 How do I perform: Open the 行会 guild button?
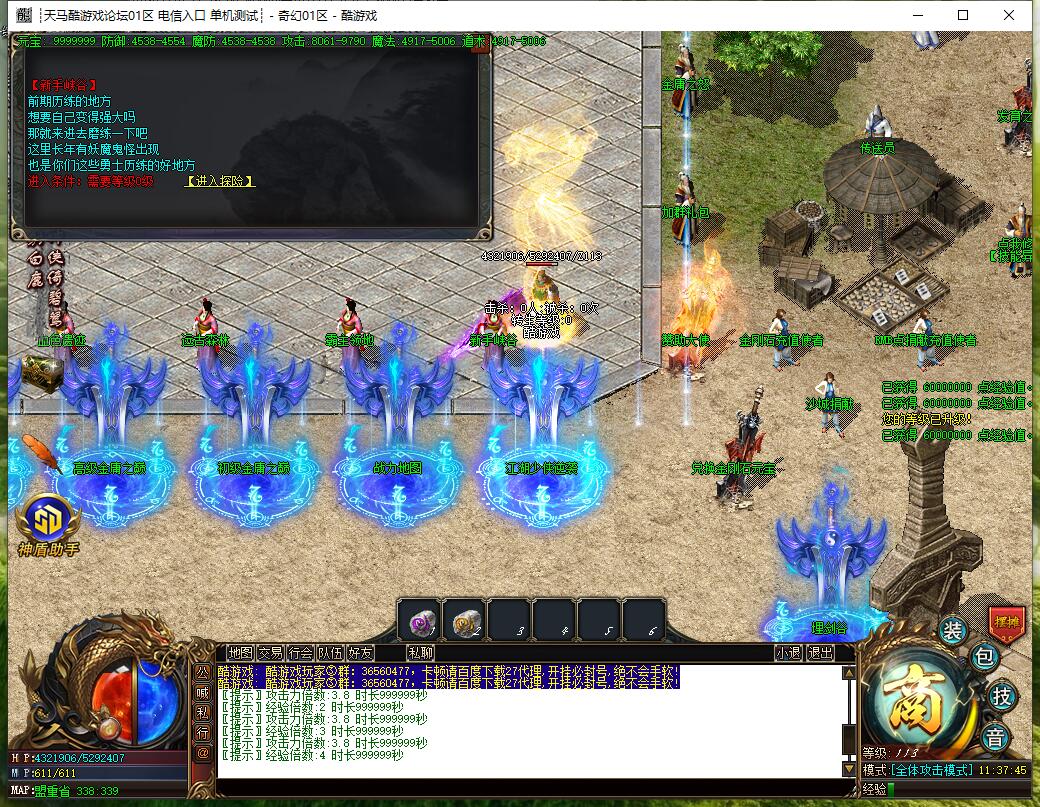click(300, 653)
